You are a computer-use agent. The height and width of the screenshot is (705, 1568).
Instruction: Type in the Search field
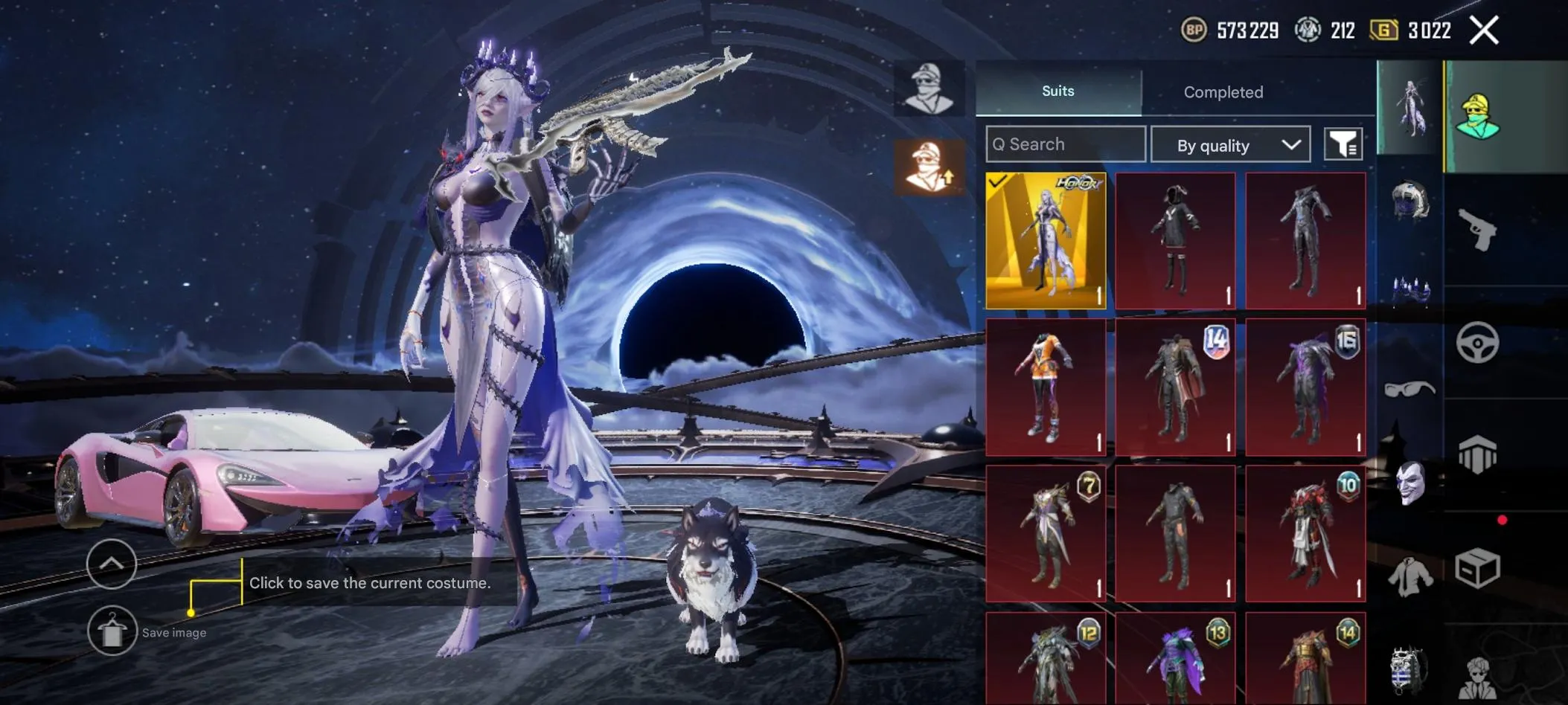[x=1066, y=144]
